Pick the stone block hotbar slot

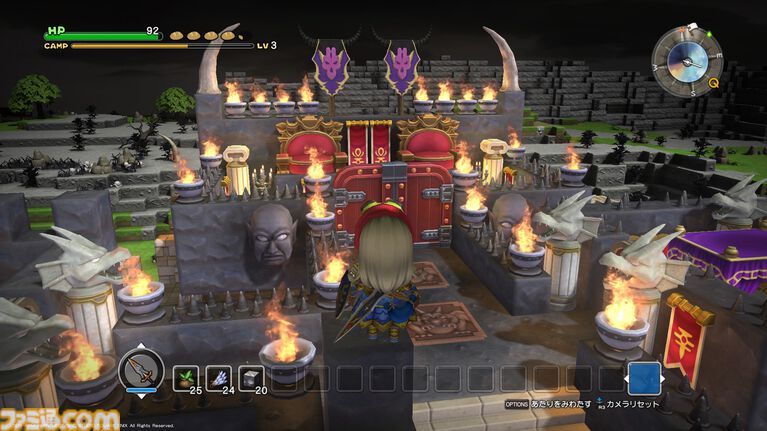[x=250, y=378]
